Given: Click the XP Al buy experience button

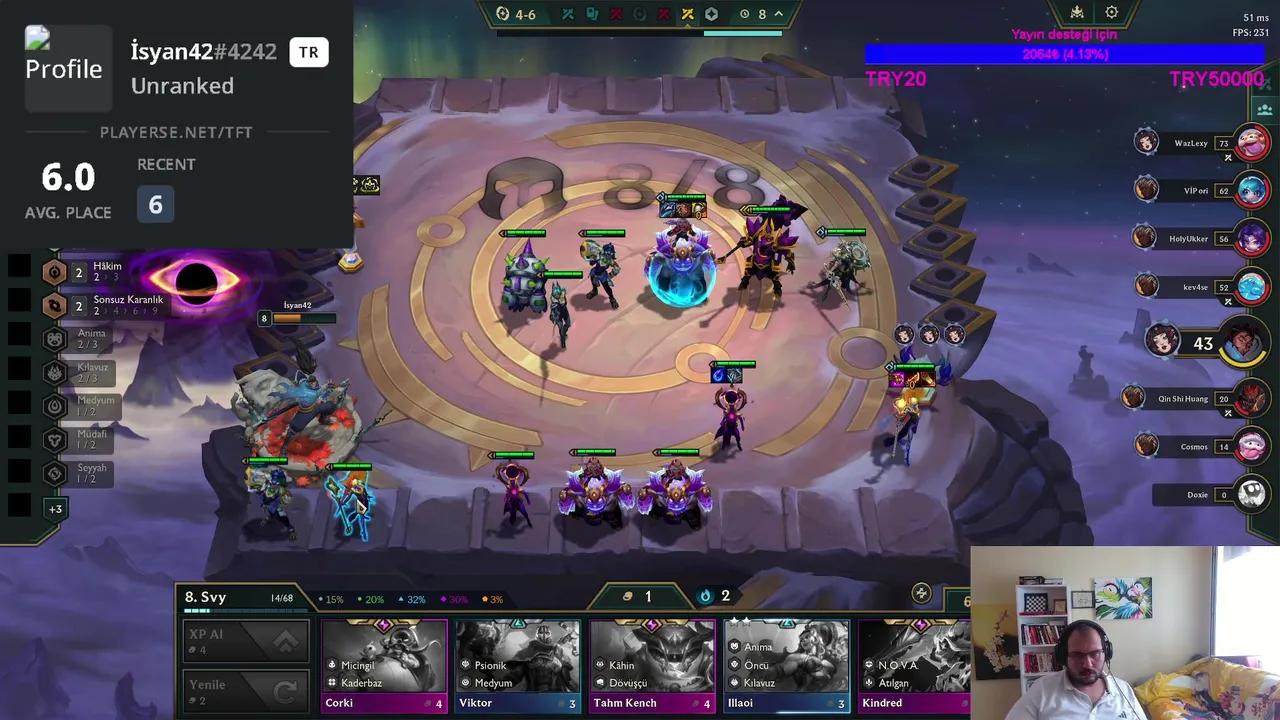Looking at the screenshot, I should pos(246,642).
